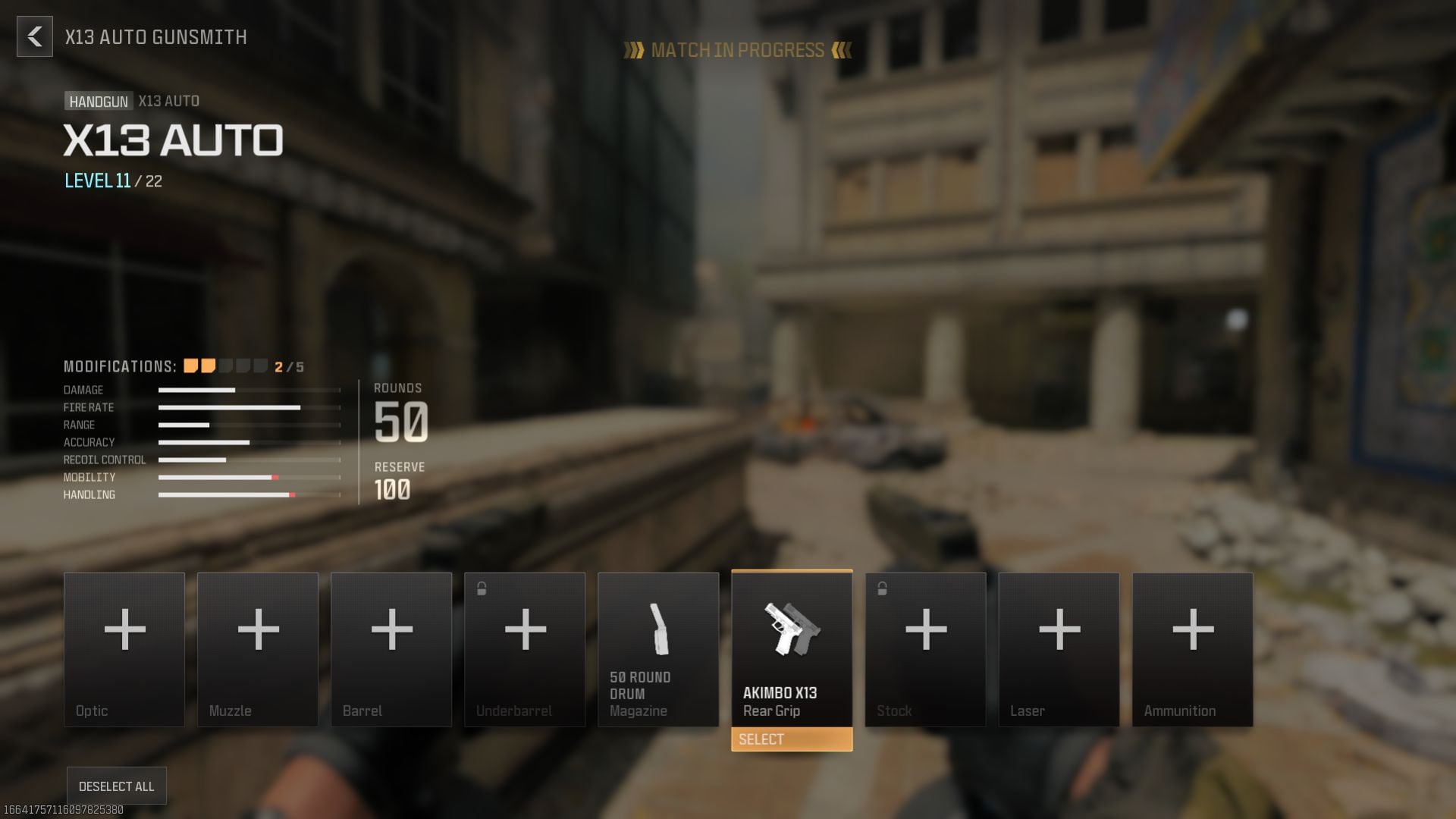
Task: Click the LEVEL 11 / 22 progress label
Action: (x=114, y=181)
